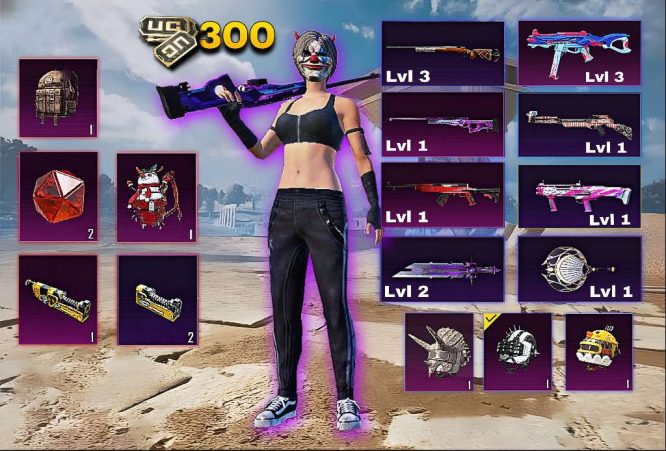Select the spiked helmet with yellow corner tag
Screen dimensions: 666x451
(x=518, y=351)
